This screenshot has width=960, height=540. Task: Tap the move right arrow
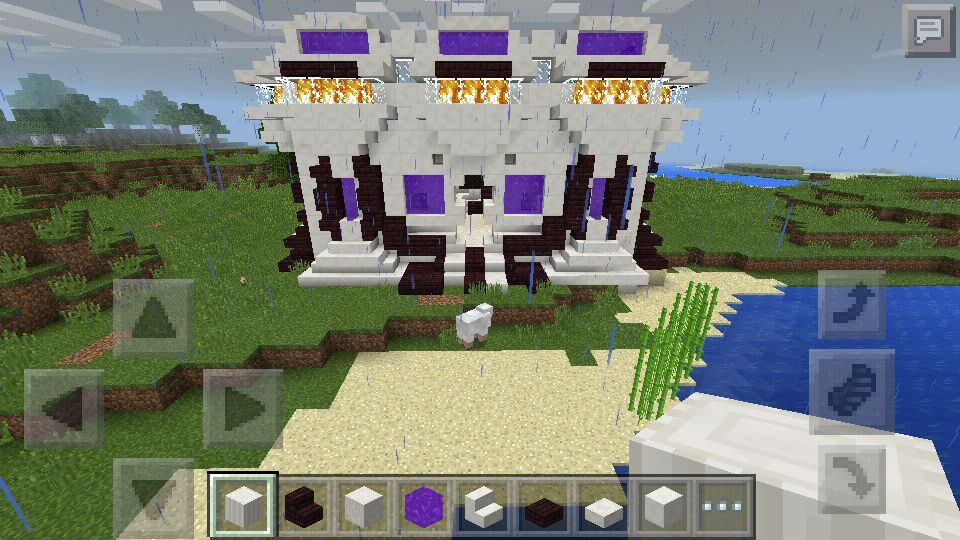click(x=242, y=408)
